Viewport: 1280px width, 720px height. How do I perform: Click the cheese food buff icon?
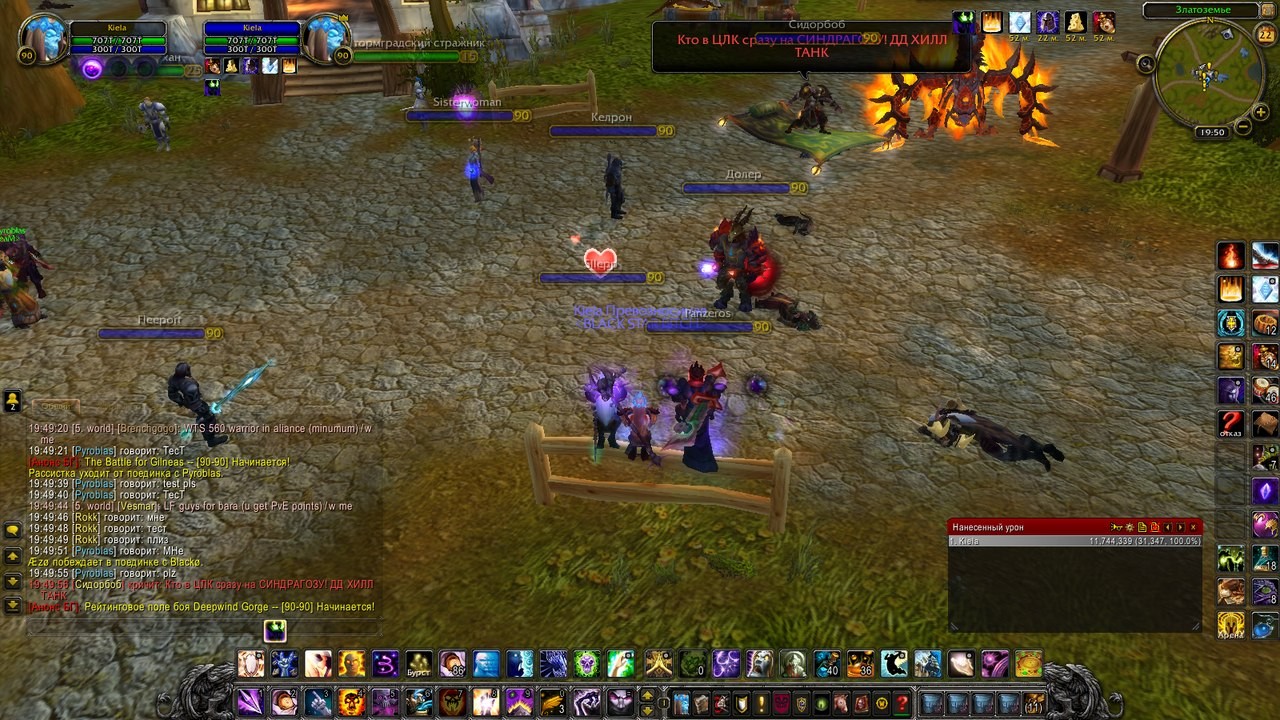tap(1076, 23)
